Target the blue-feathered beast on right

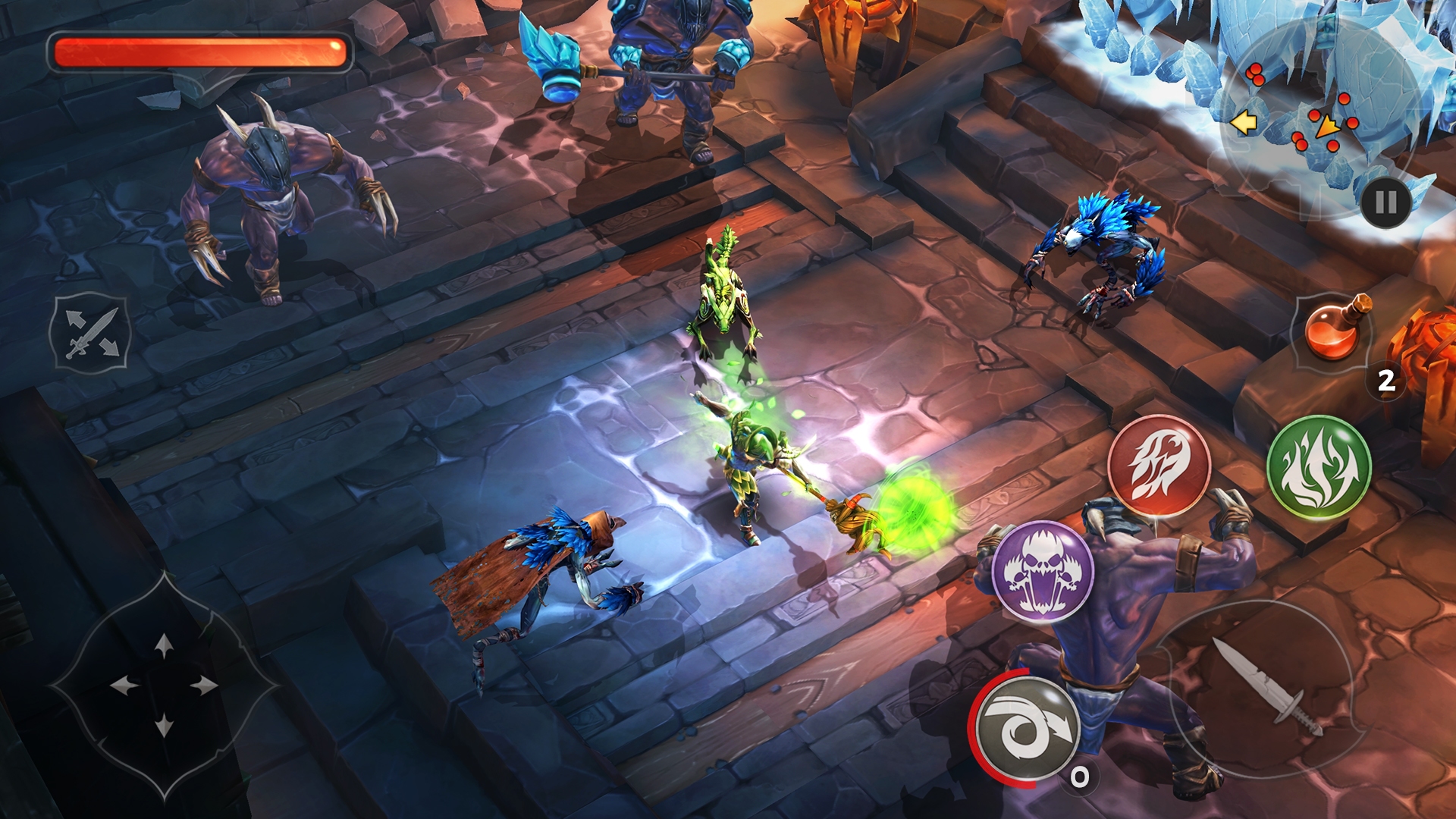1100,250
